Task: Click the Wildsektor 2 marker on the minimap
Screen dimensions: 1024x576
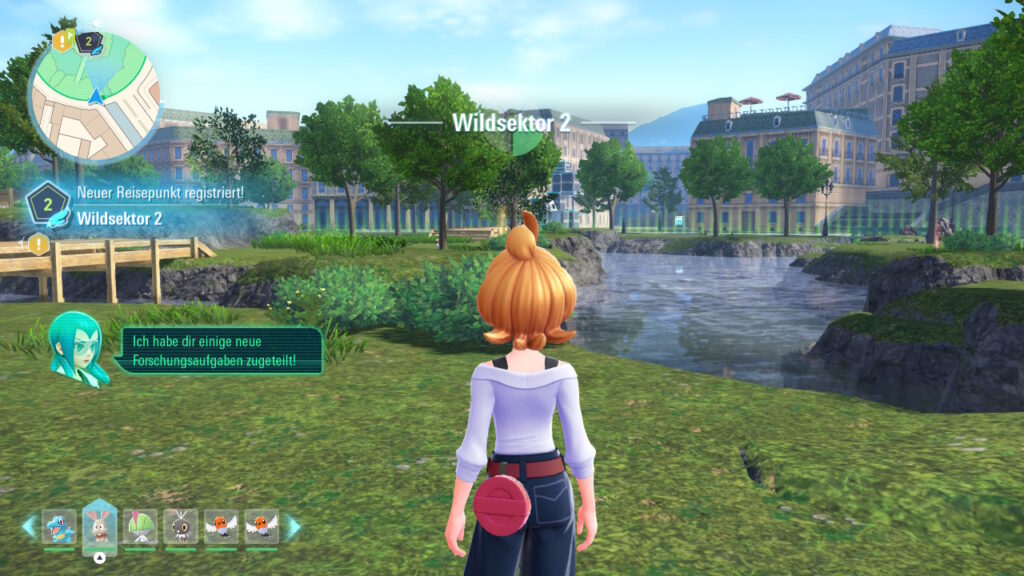Action: pyautogui.click(x=87, y=42)
